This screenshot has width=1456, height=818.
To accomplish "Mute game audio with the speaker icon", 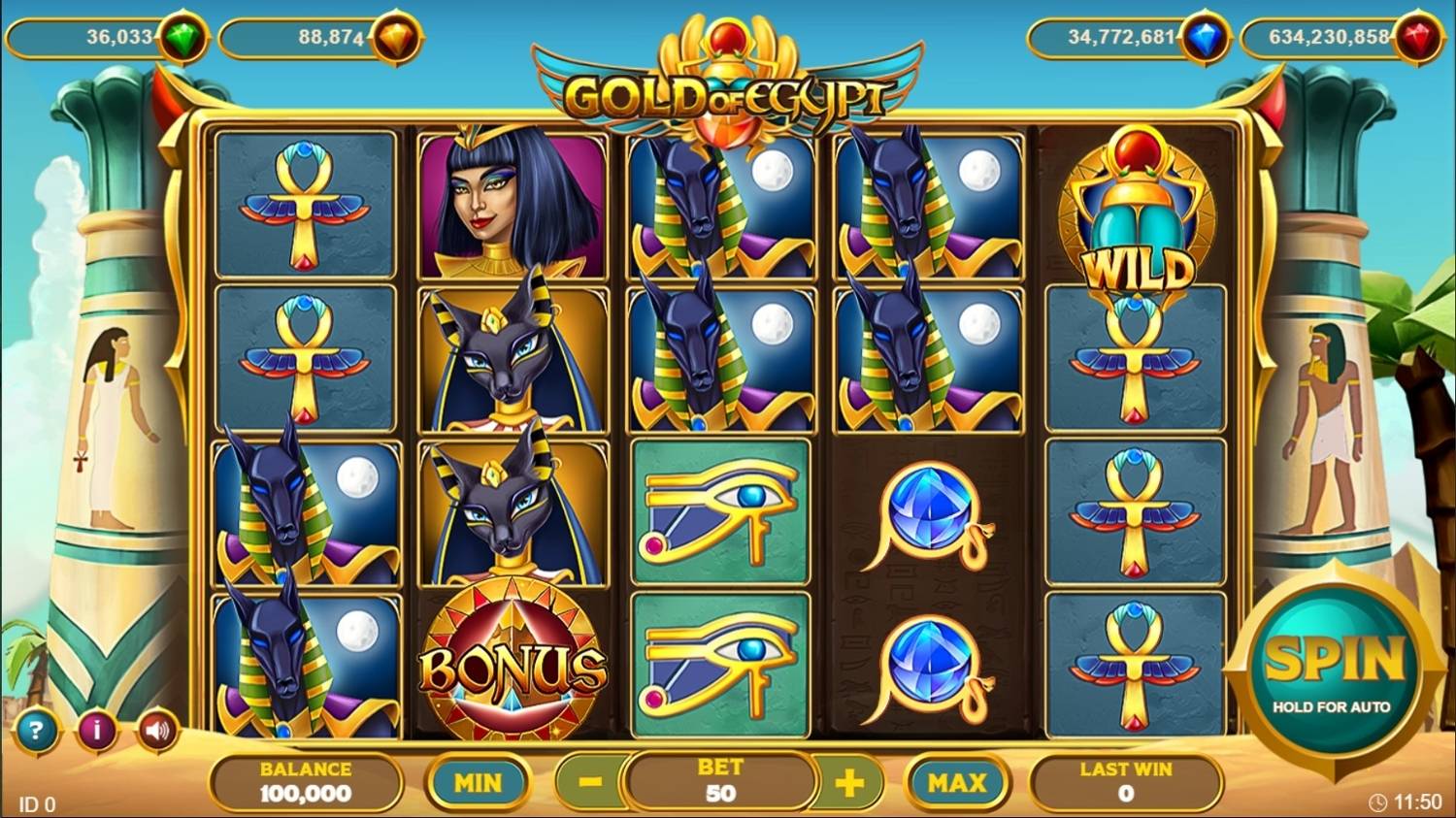I will (x=158, y=731).
